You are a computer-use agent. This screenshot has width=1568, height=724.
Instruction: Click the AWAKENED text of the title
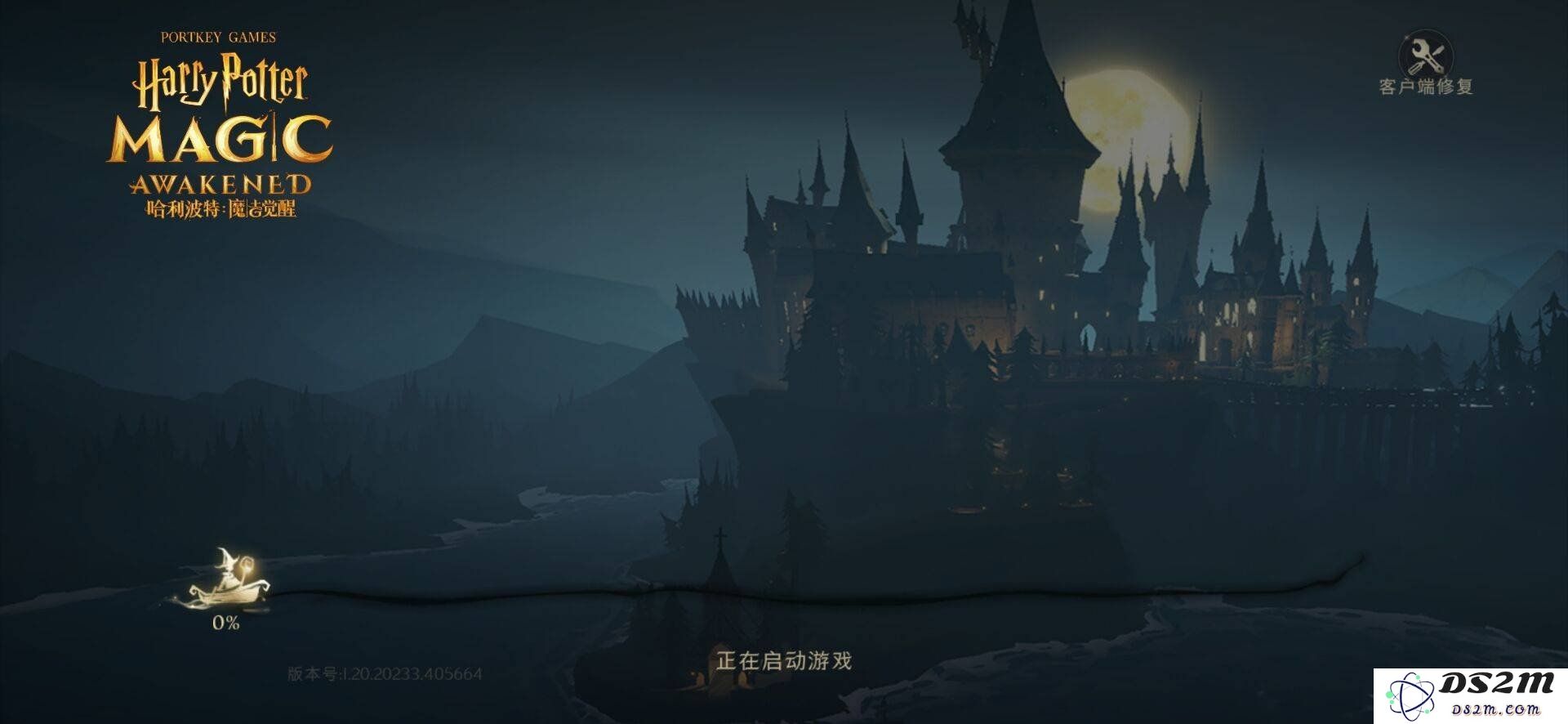point(222,181)
